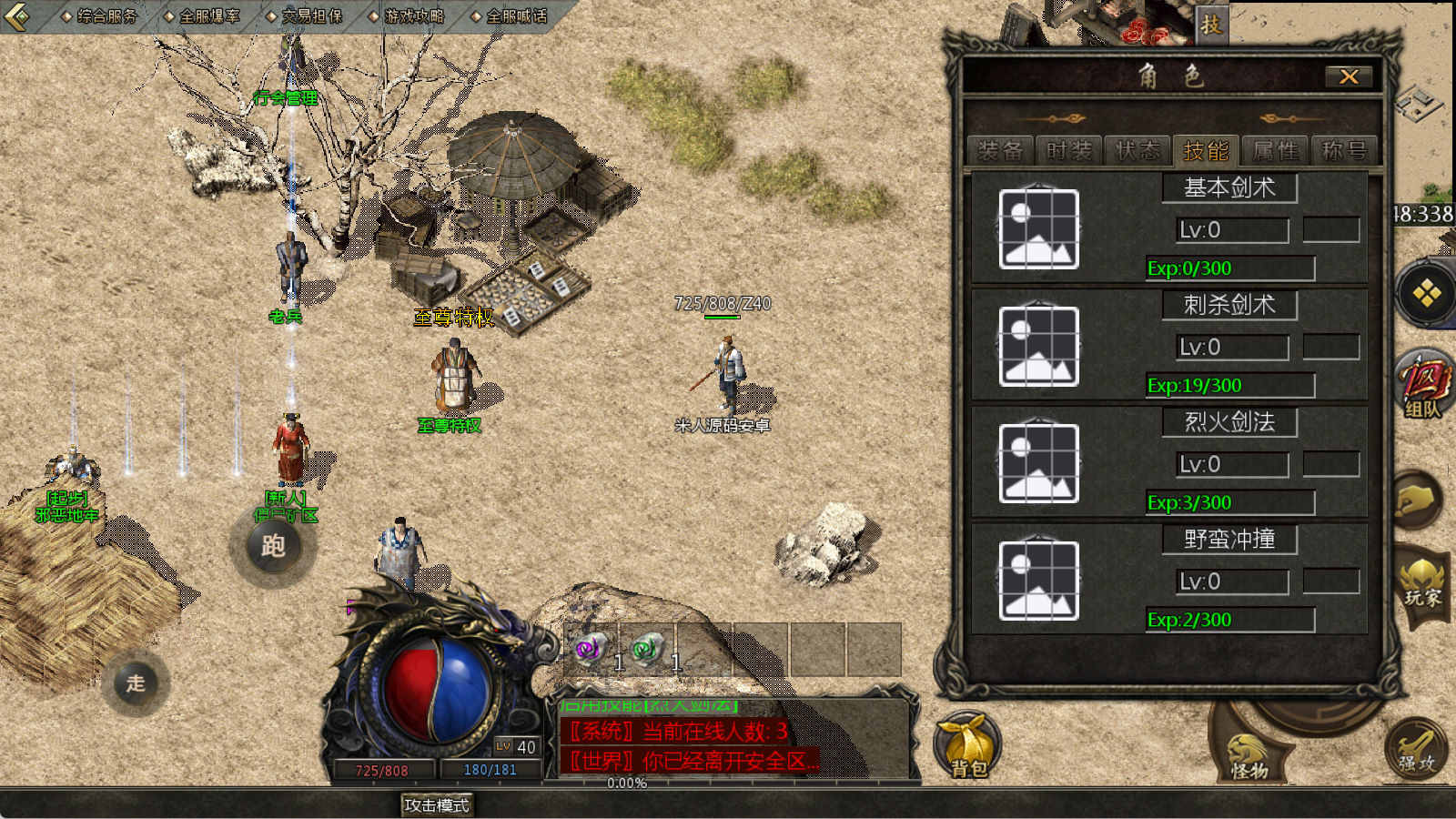The image size is (1456, 819).
Task: Change the 攻击模式 attack mode
Action: pos(437,805)
